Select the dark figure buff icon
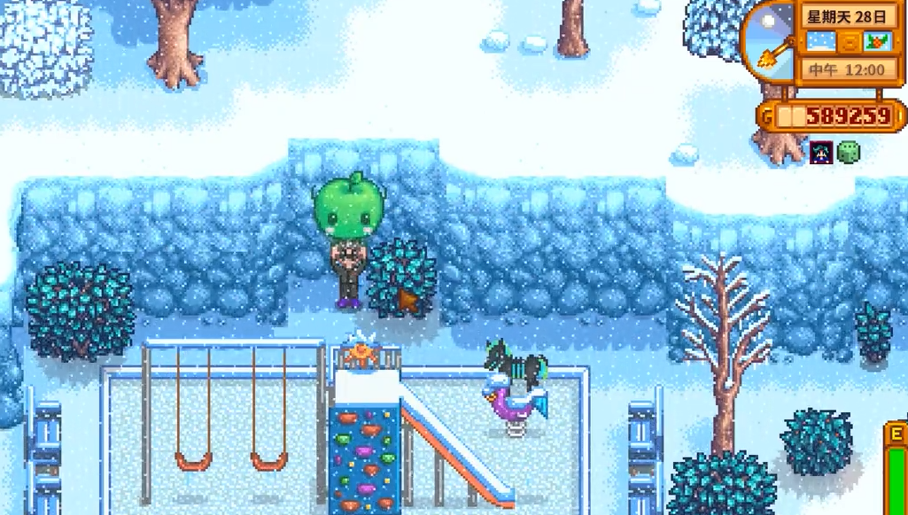The image size is (908, 515). tap(822, 152)
